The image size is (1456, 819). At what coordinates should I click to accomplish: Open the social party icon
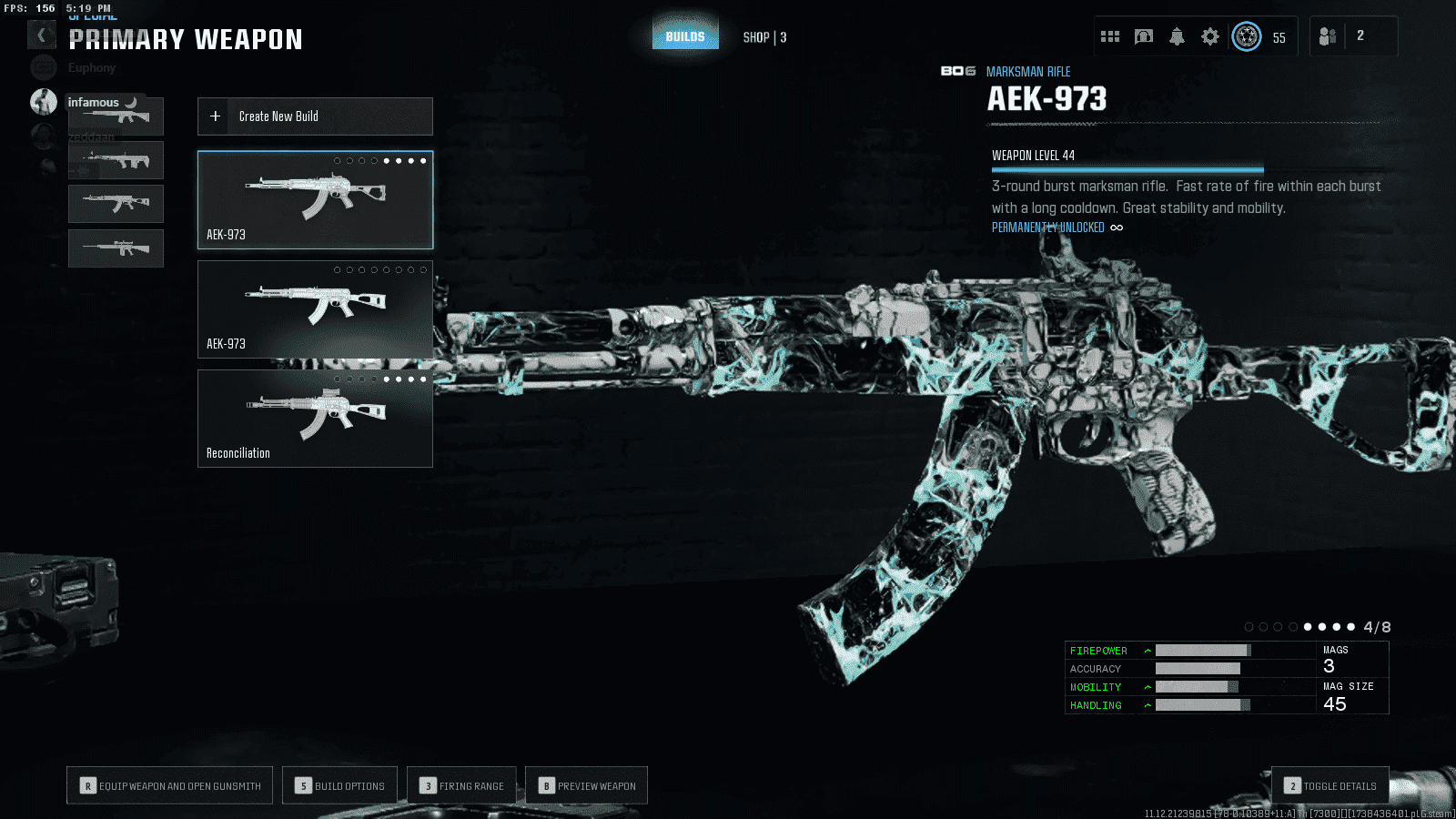pyautogui.click(x=1328, y=36)
